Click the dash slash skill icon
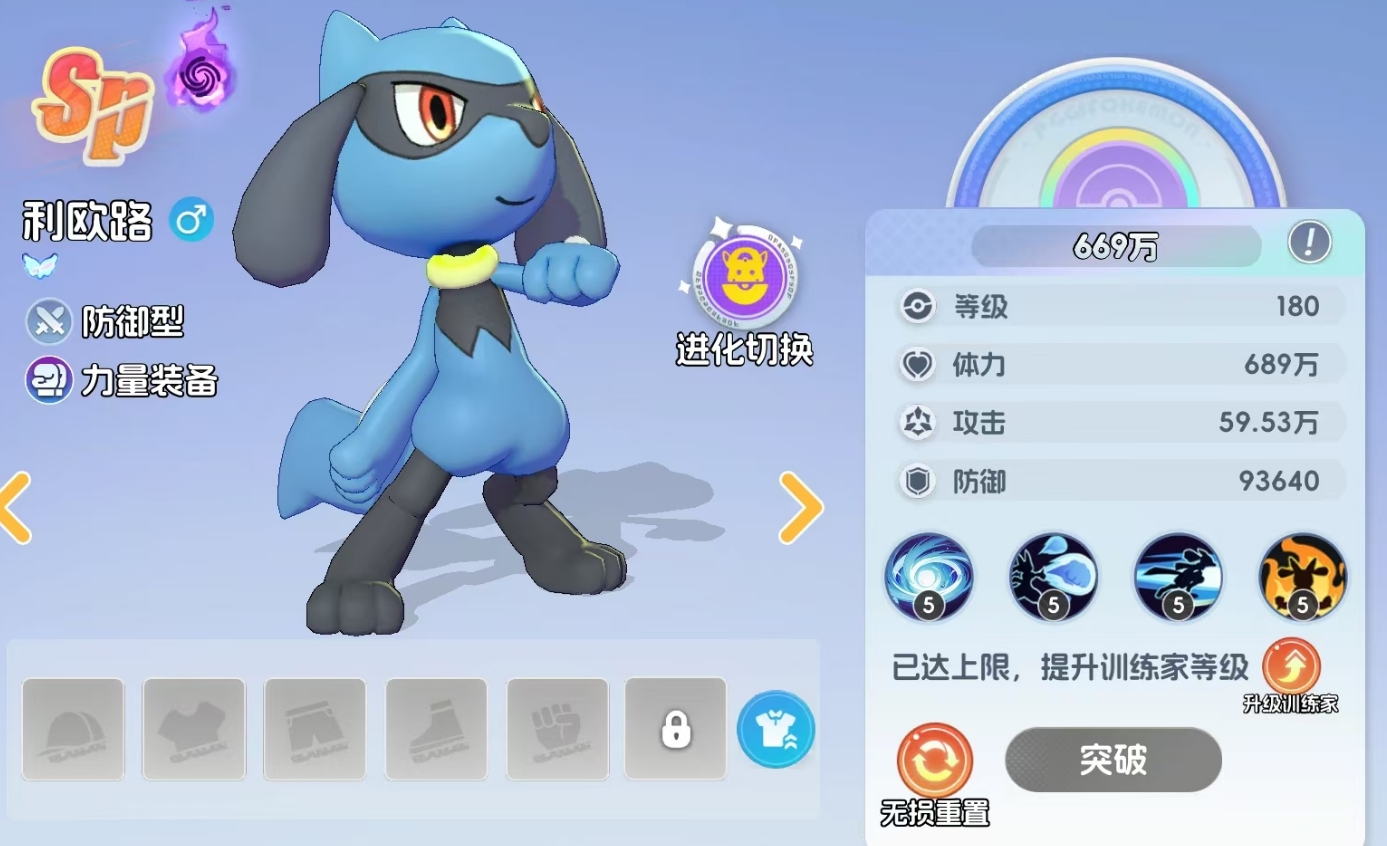This screenshot has height=846, width=1387. (1177, 578)
